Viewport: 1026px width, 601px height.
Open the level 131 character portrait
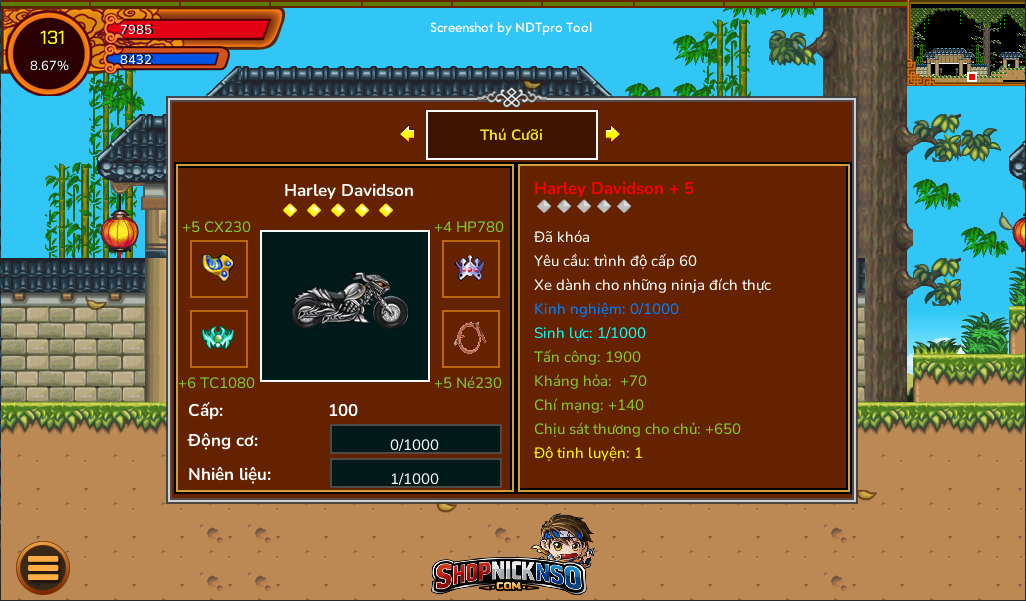pyautogui.click(x=50, y=52)
